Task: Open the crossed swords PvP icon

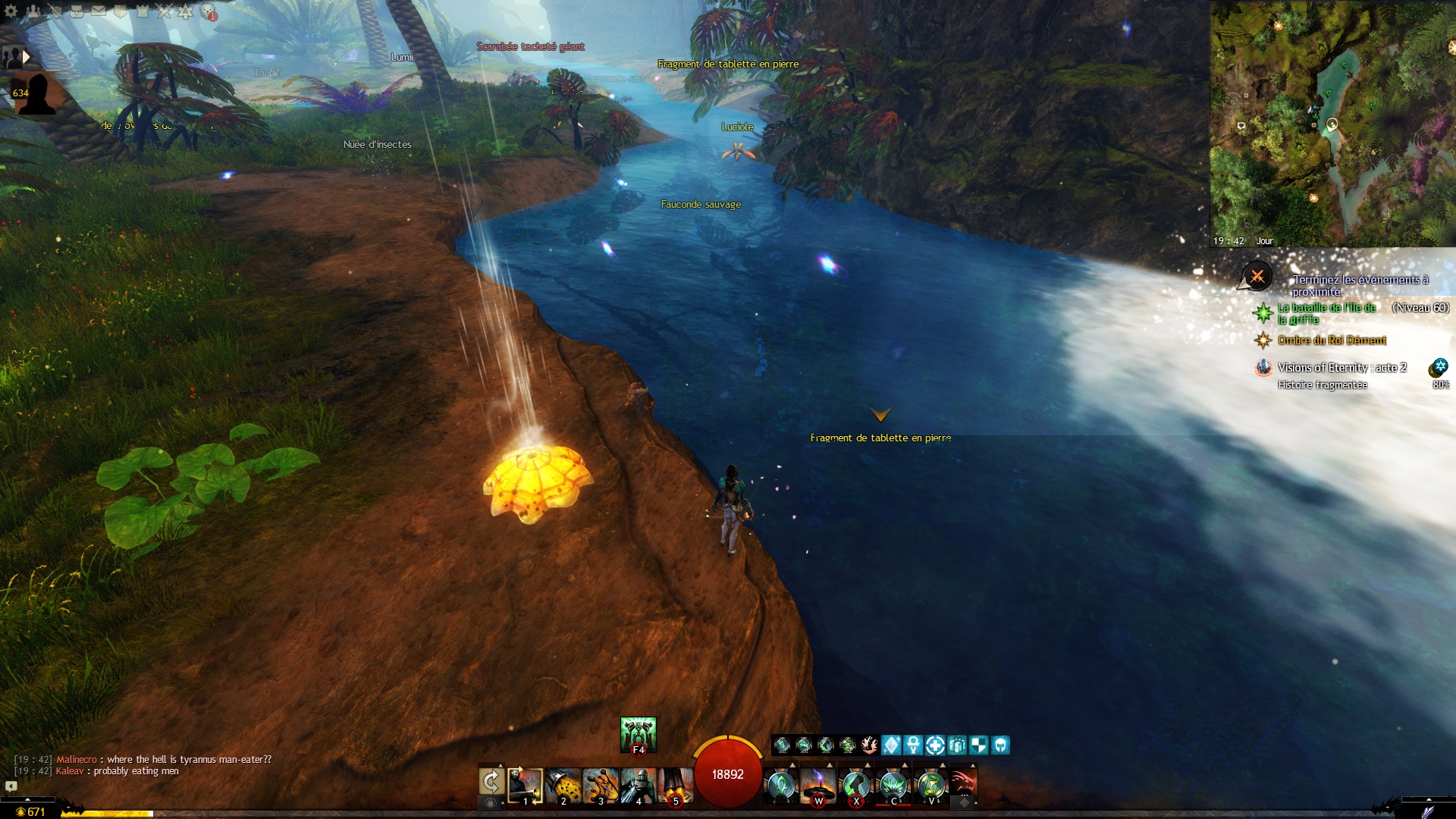Action: click(164, 11)
